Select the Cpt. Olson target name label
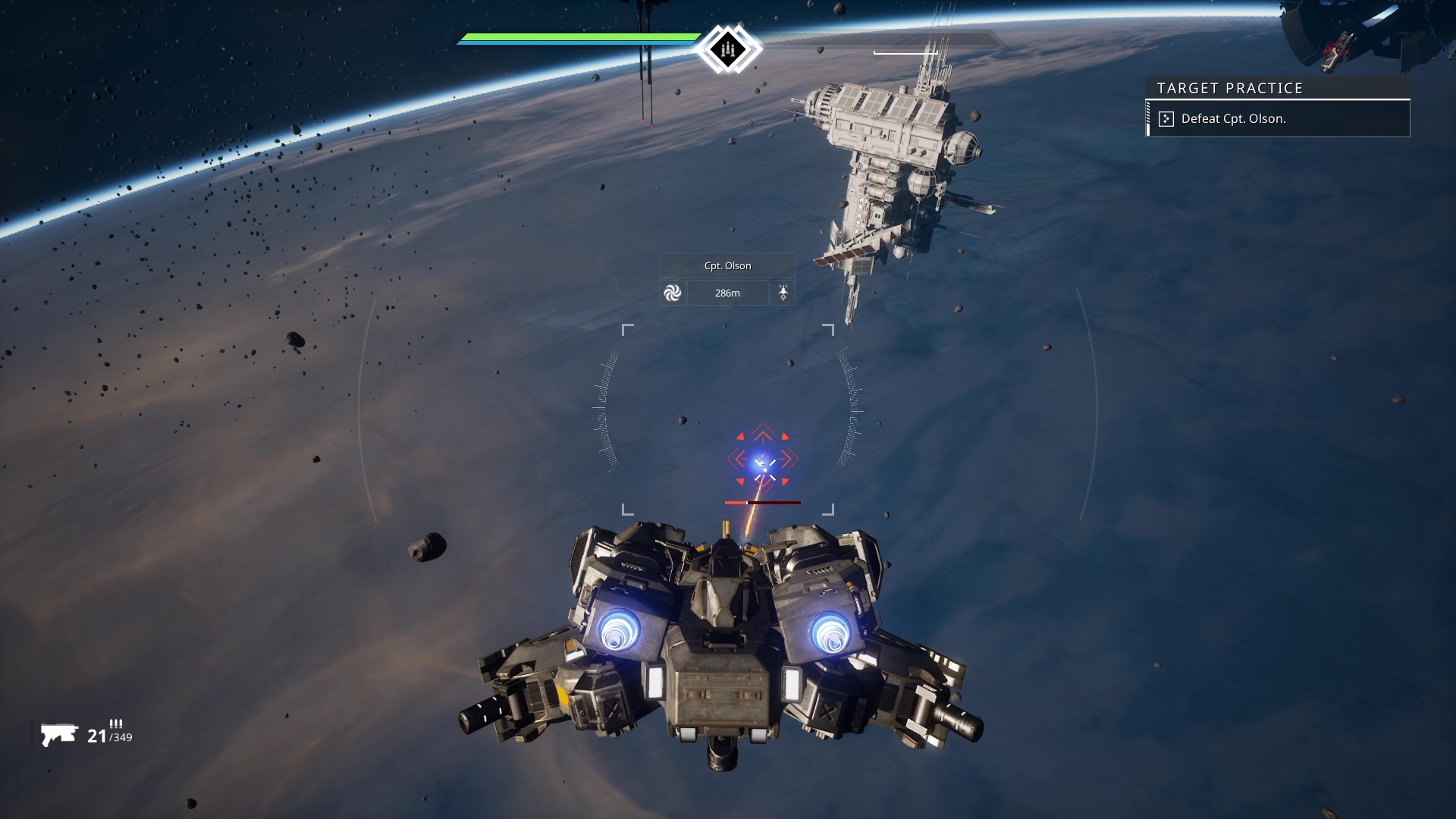This screenshot has height=819, width=1456. [727, 265]
